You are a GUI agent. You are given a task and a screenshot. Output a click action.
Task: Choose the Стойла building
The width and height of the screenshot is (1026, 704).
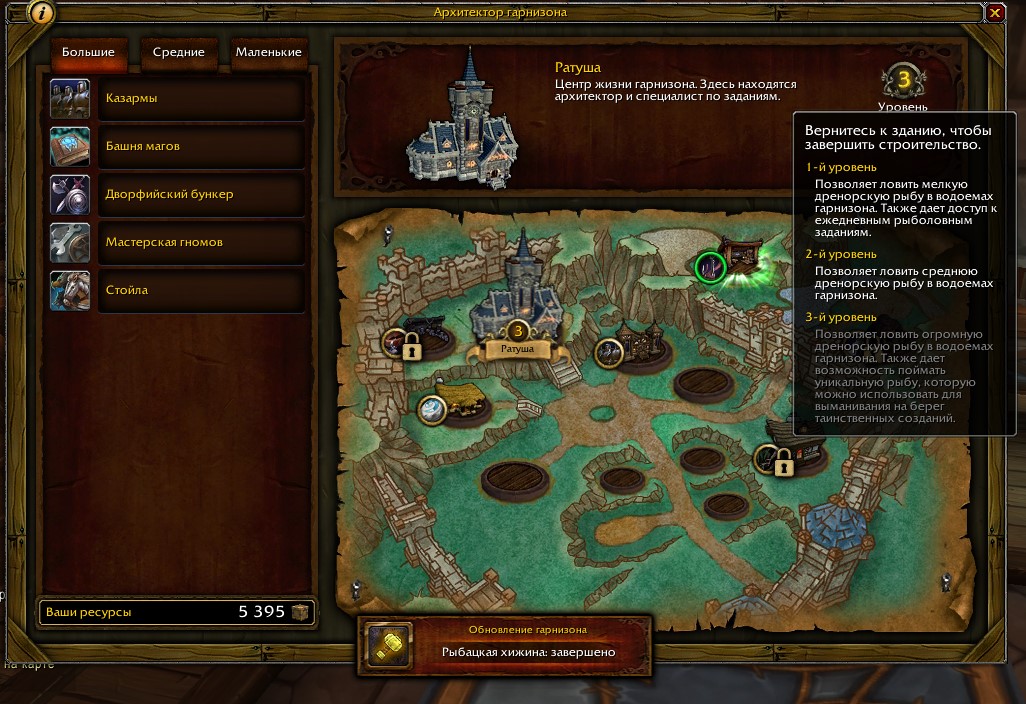tap(200, 290)
